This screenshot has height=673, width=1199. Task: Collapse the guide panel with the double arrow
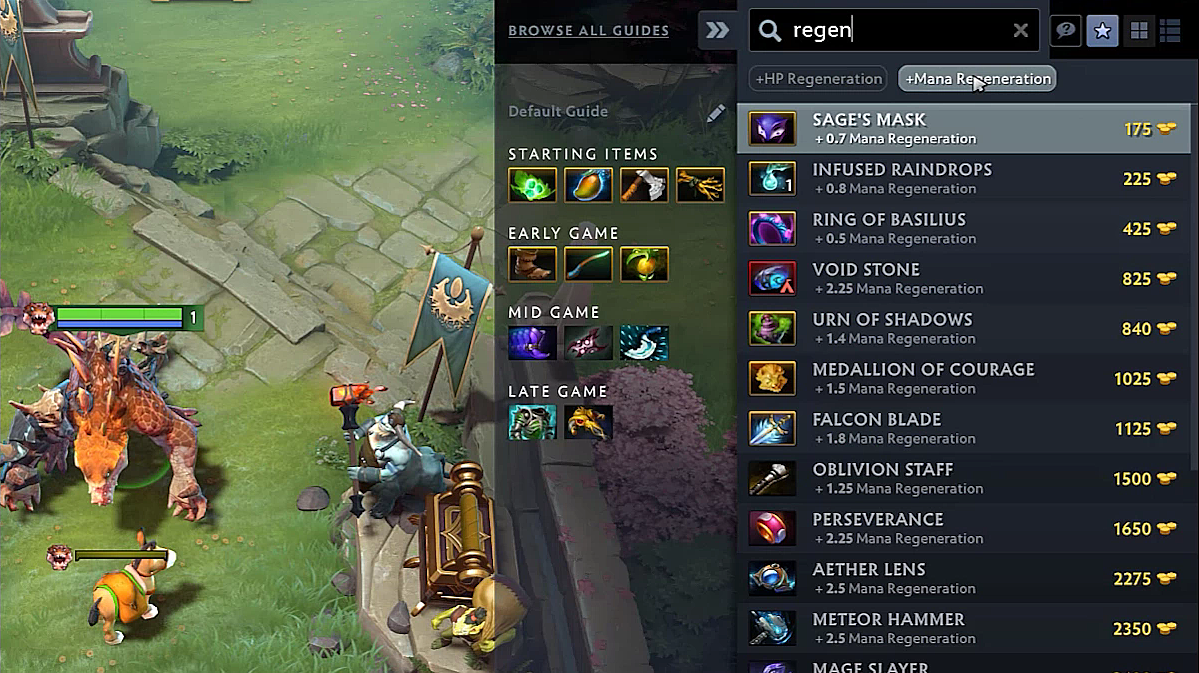717,31
